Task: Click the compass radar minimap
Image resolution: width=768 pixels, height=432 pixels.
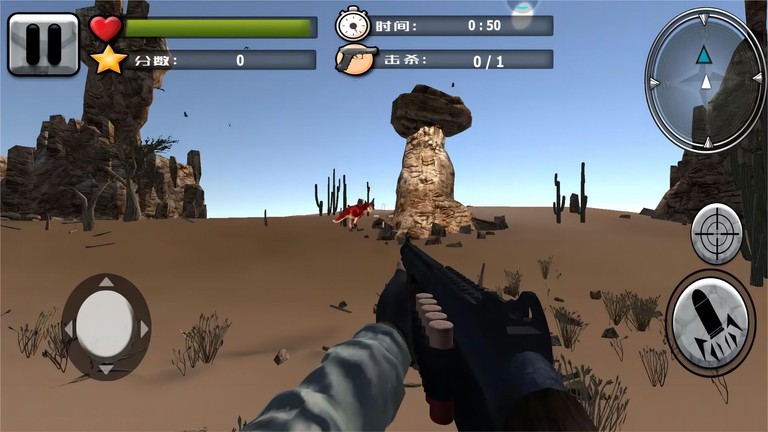Action: pos(705,80)
